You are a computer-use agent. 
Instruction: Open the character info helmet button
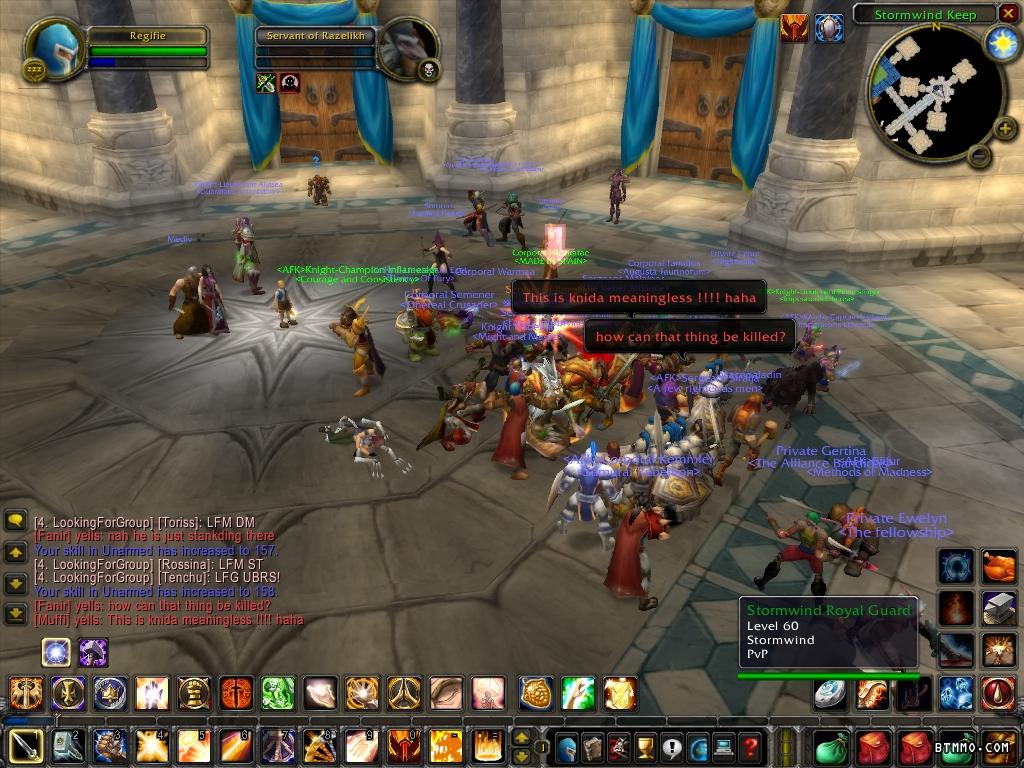(566, 746)
